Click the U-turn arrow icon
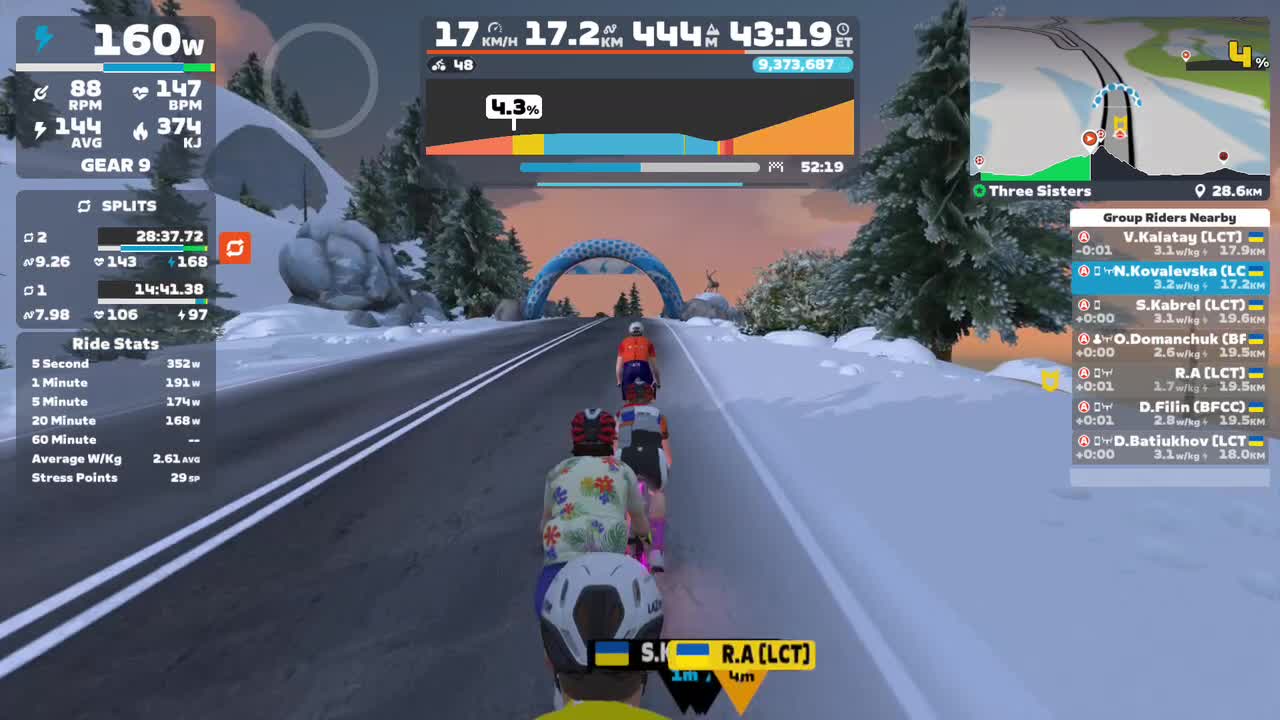The width and height of the screenshot is (1280, 720). click(x=234, y=248)
